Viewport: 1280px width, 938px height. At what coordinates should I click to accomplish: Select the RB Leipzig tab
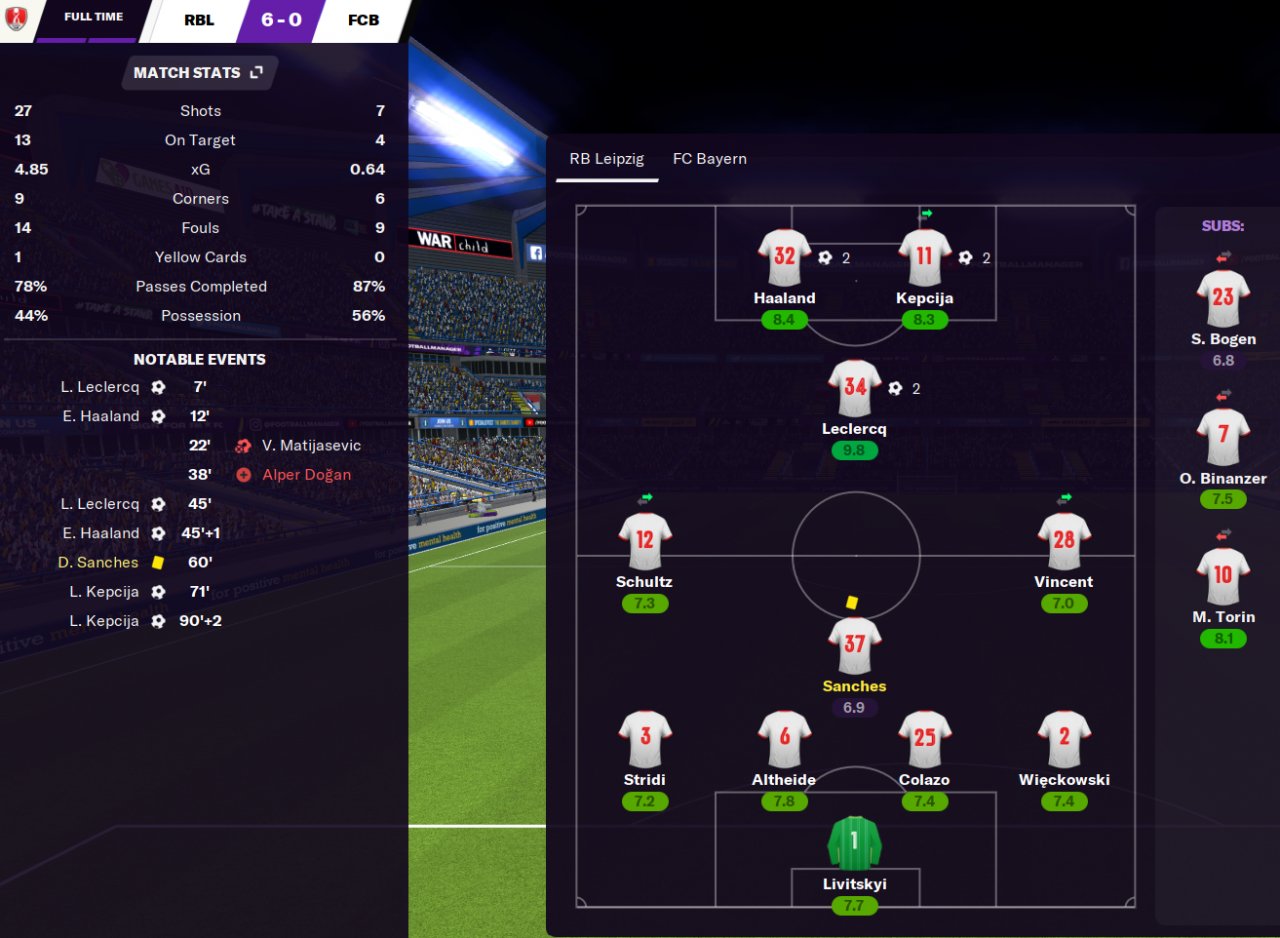pyautogui.click(x=606, y=159)
